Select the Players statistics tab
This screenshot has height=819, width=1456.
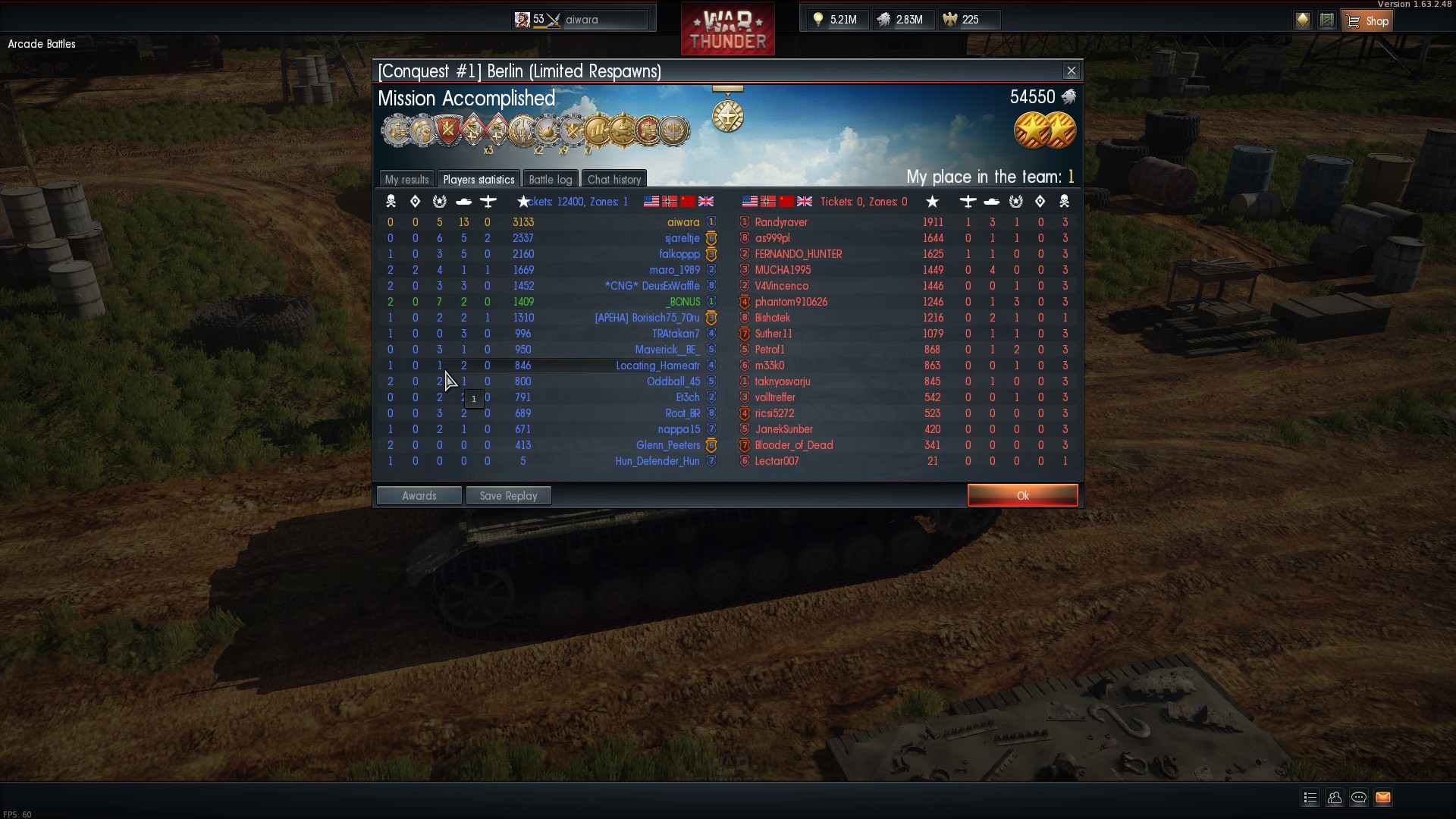[x=479, y=179]
